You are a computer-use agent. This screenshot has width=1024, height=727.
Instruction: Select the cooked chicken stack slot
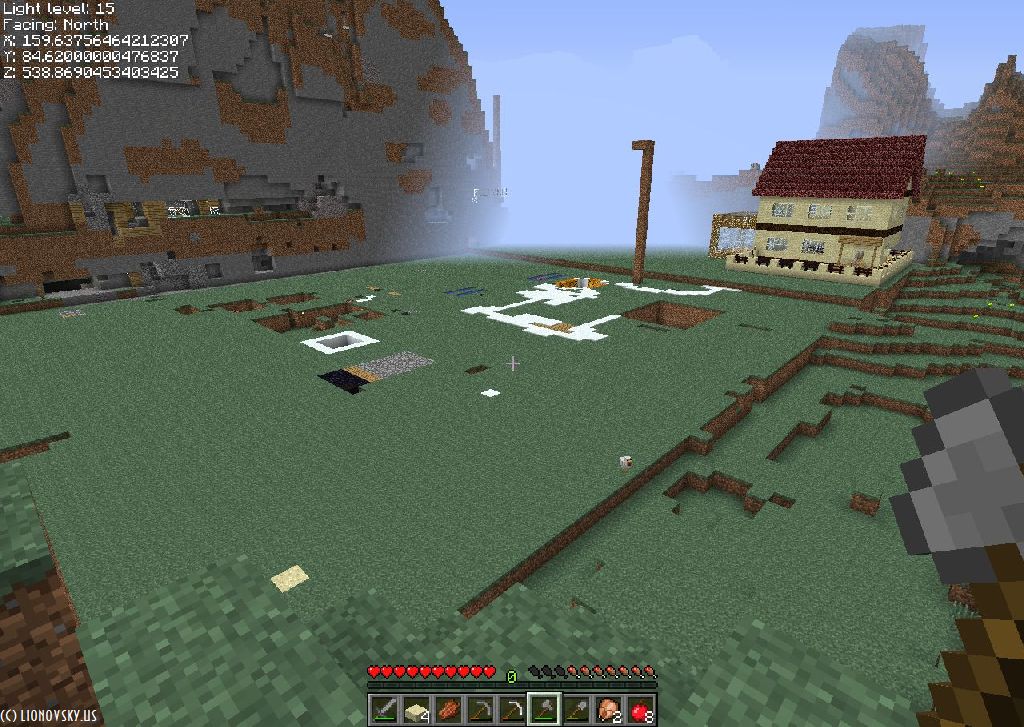coord(608,709)
